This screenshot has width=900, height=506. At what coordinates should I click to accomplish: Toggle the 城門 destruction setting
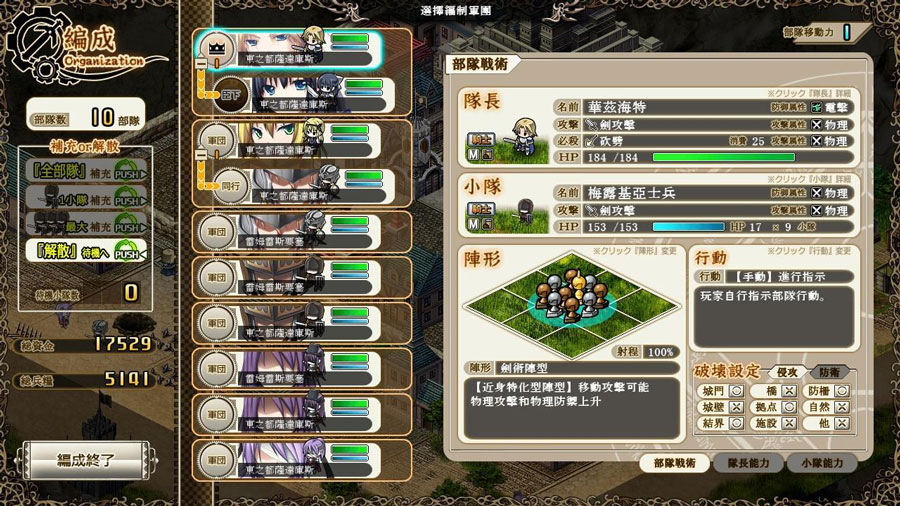tap(721, 390)
